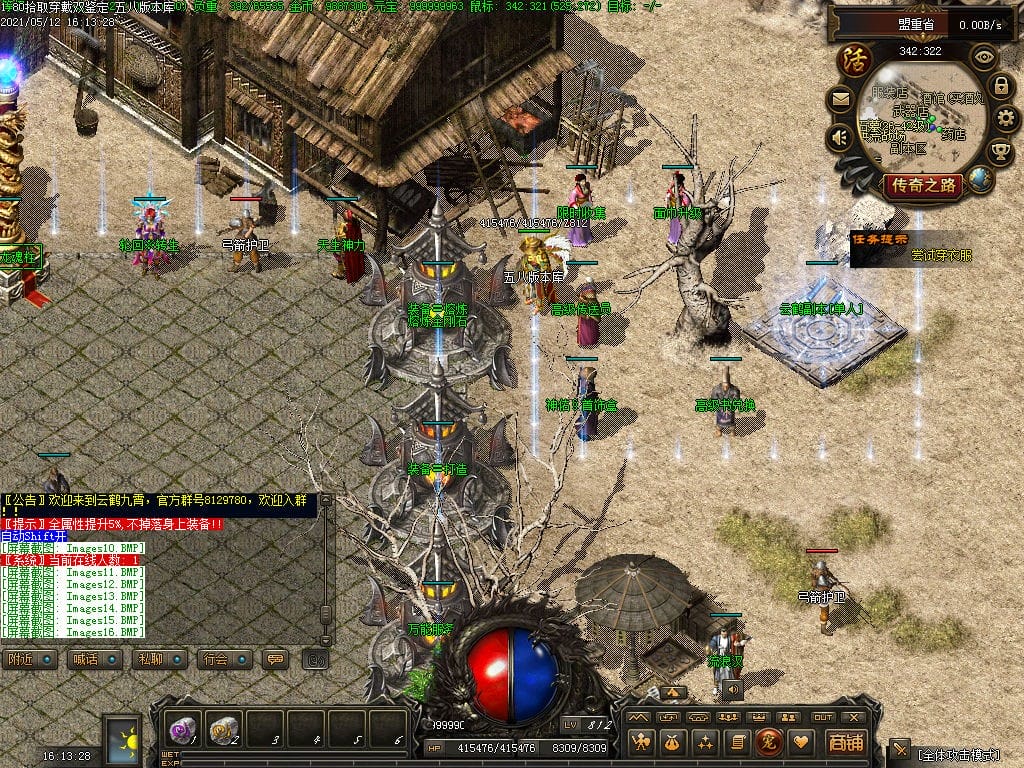This screenshot has height=768, width=1024.
Task: Switch to the 附近 nearby chat channel
Action: (x=27, y=660)
